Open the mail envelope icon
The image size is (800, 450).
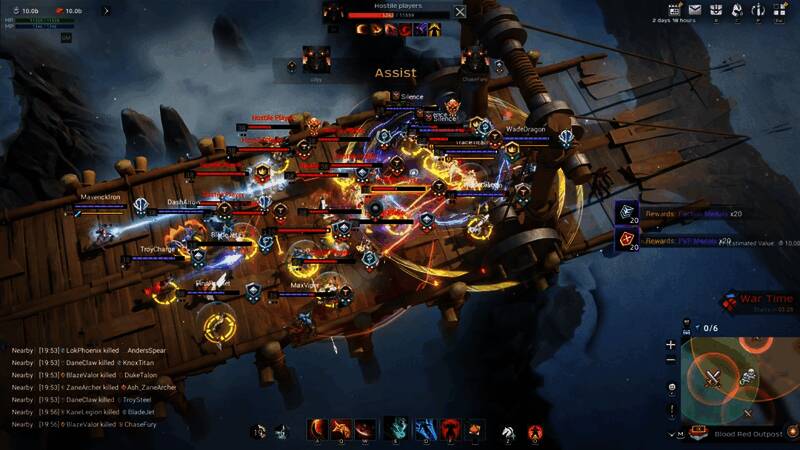(x=695, y=10)
